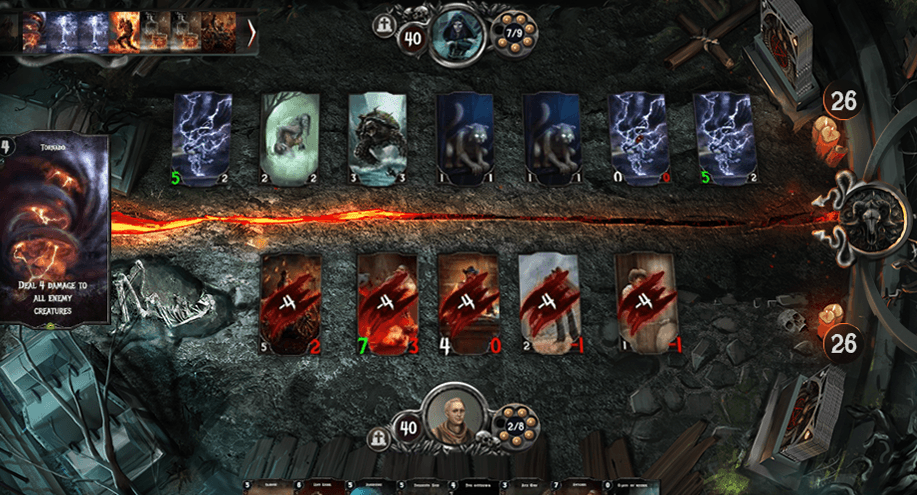Select the Tornado thumbnail in the history bar
Image resolution: width=917 pixels, height=495 pixels.
36,31
